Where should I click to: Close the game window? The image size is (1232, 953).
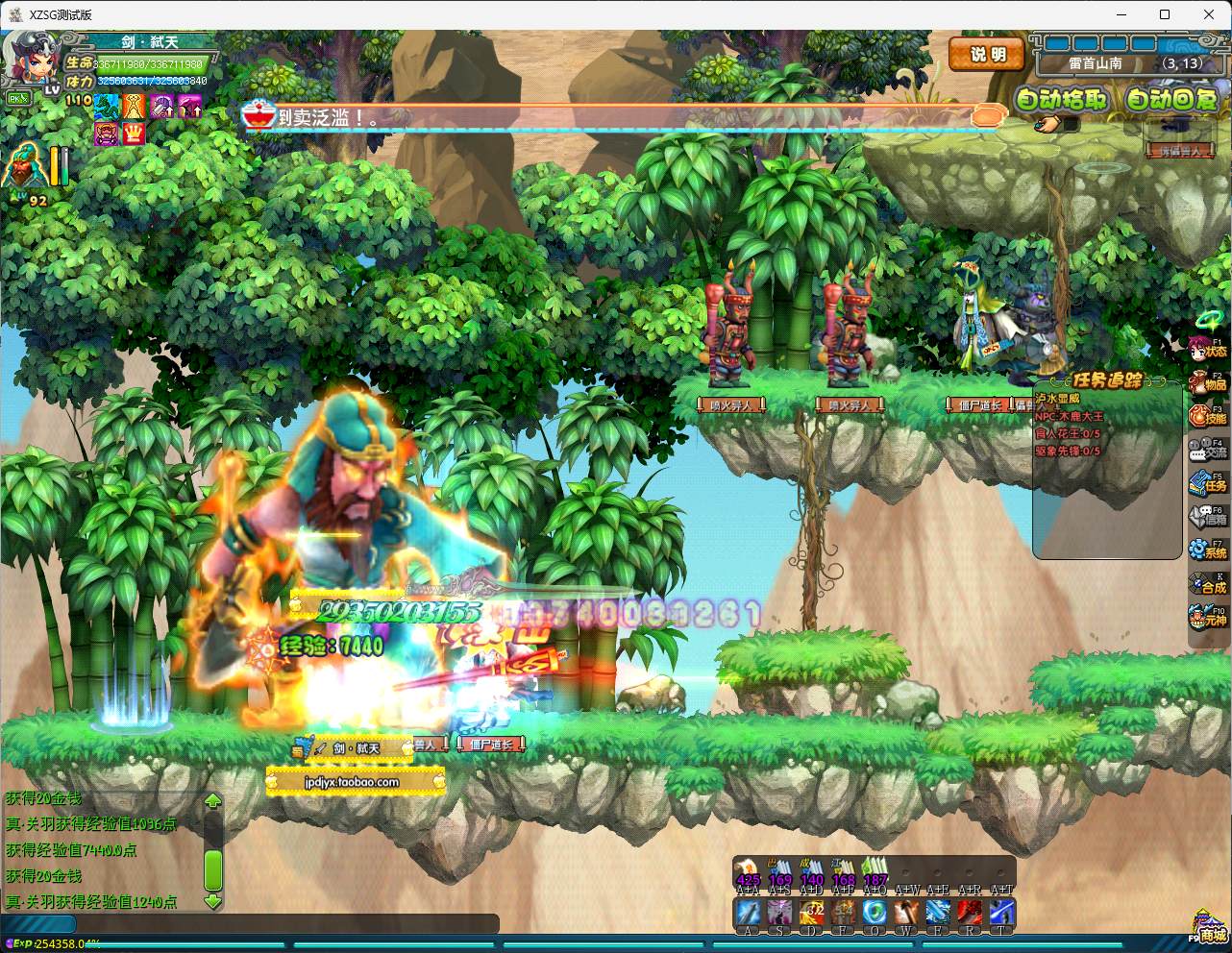pyautogui.click(x=1209, y=14)
